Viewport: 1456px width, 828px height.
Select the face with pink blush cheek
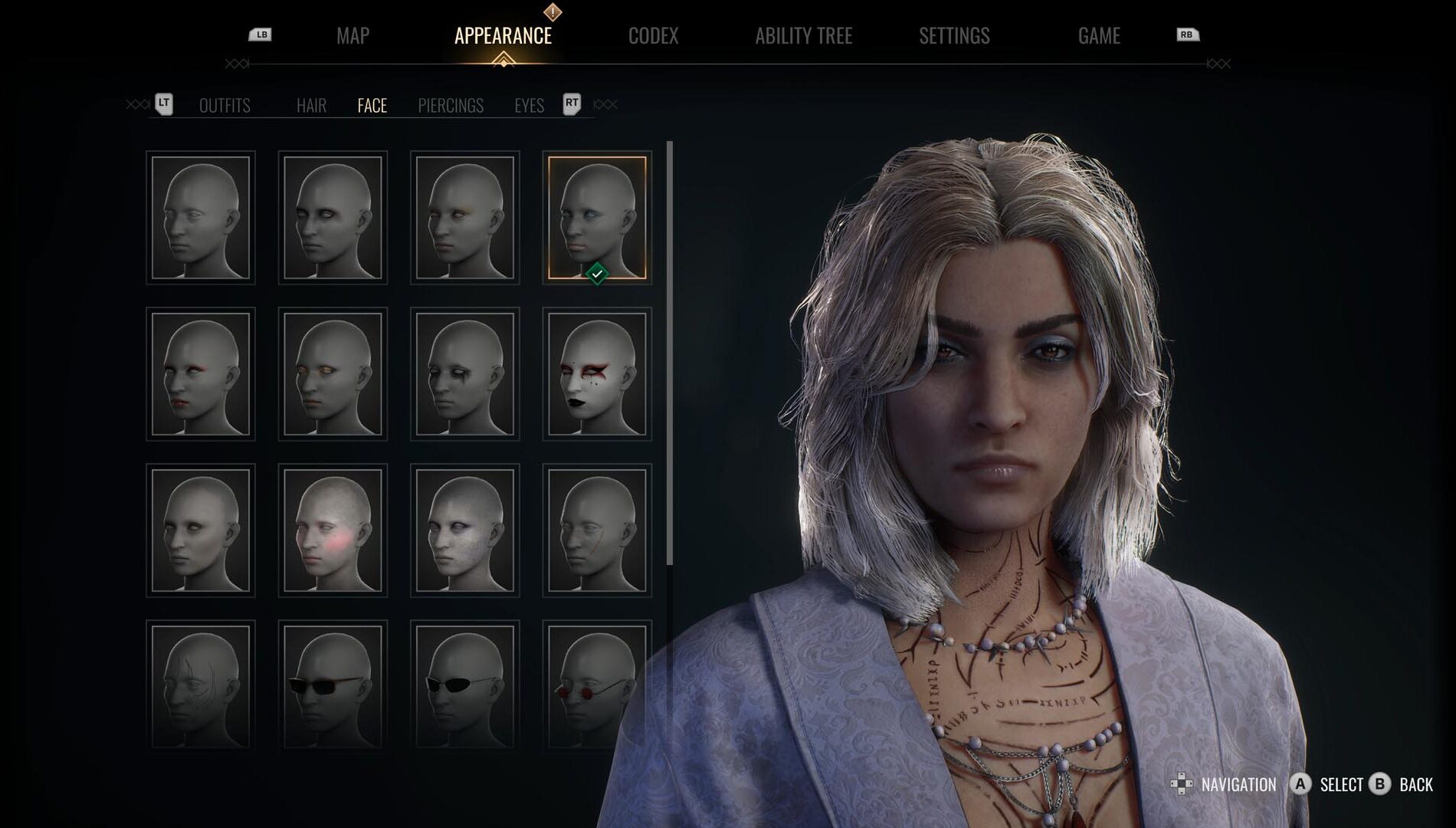coord(333,531)
